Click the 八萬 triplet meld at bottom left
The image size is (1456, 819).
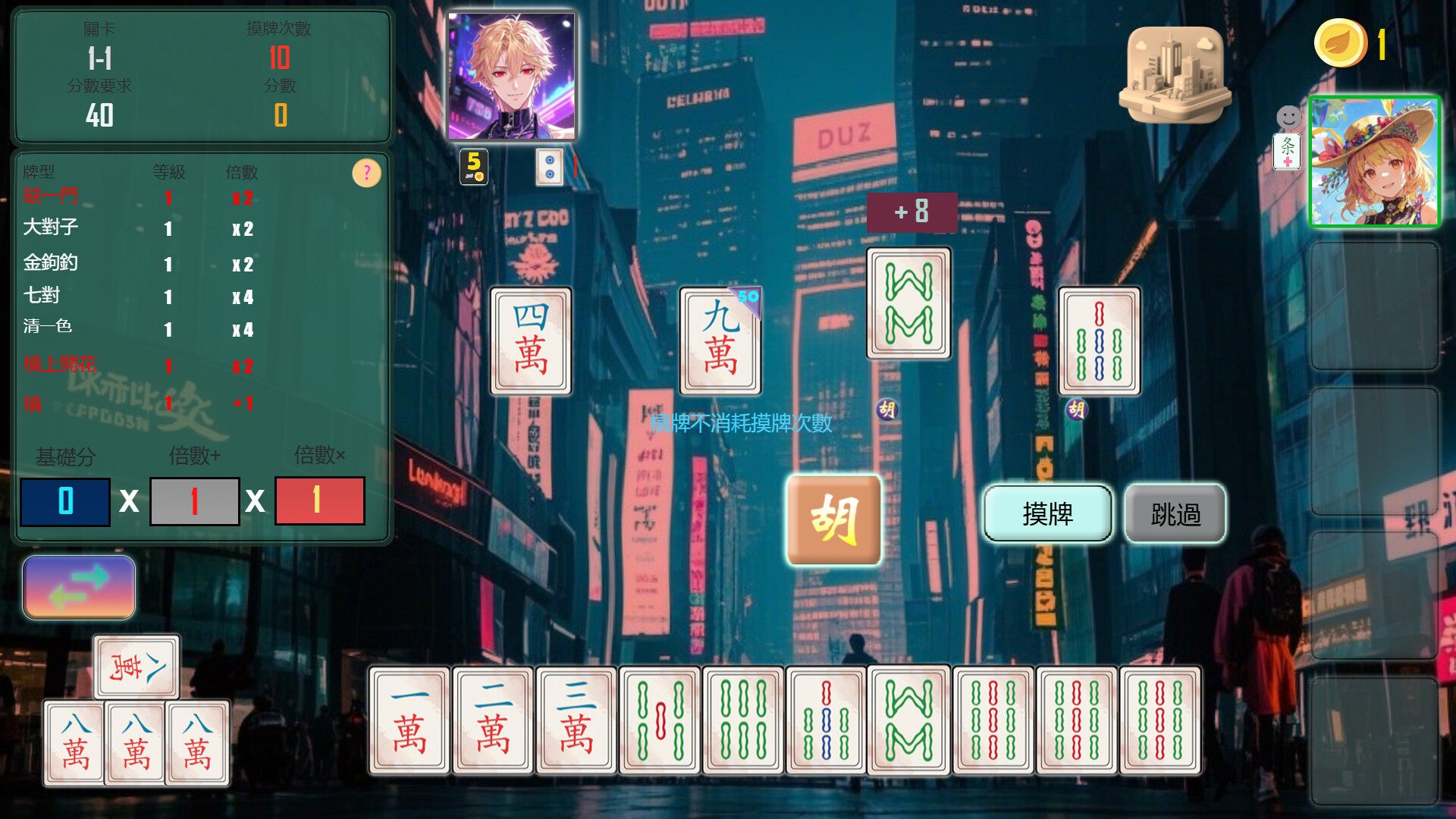[135, 742]
